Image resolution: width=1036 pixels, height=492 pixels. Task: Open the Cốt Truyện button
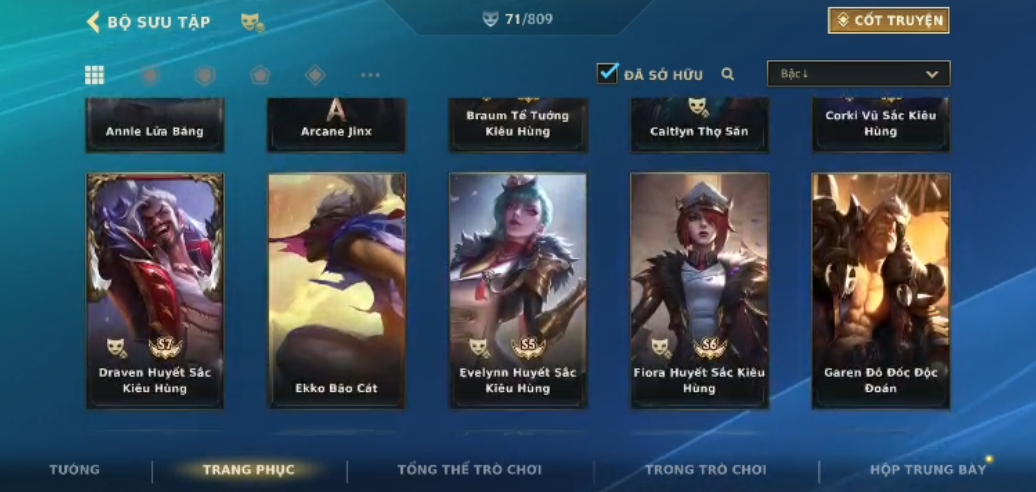click(x=888, y=21)
